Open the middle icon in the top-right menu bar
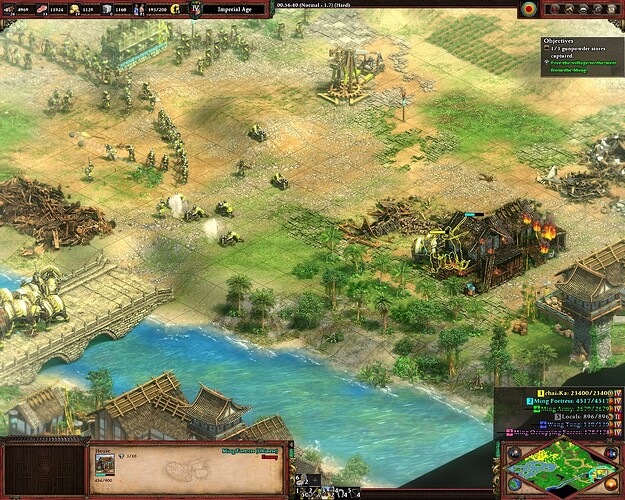 click(x=583, y=9)
